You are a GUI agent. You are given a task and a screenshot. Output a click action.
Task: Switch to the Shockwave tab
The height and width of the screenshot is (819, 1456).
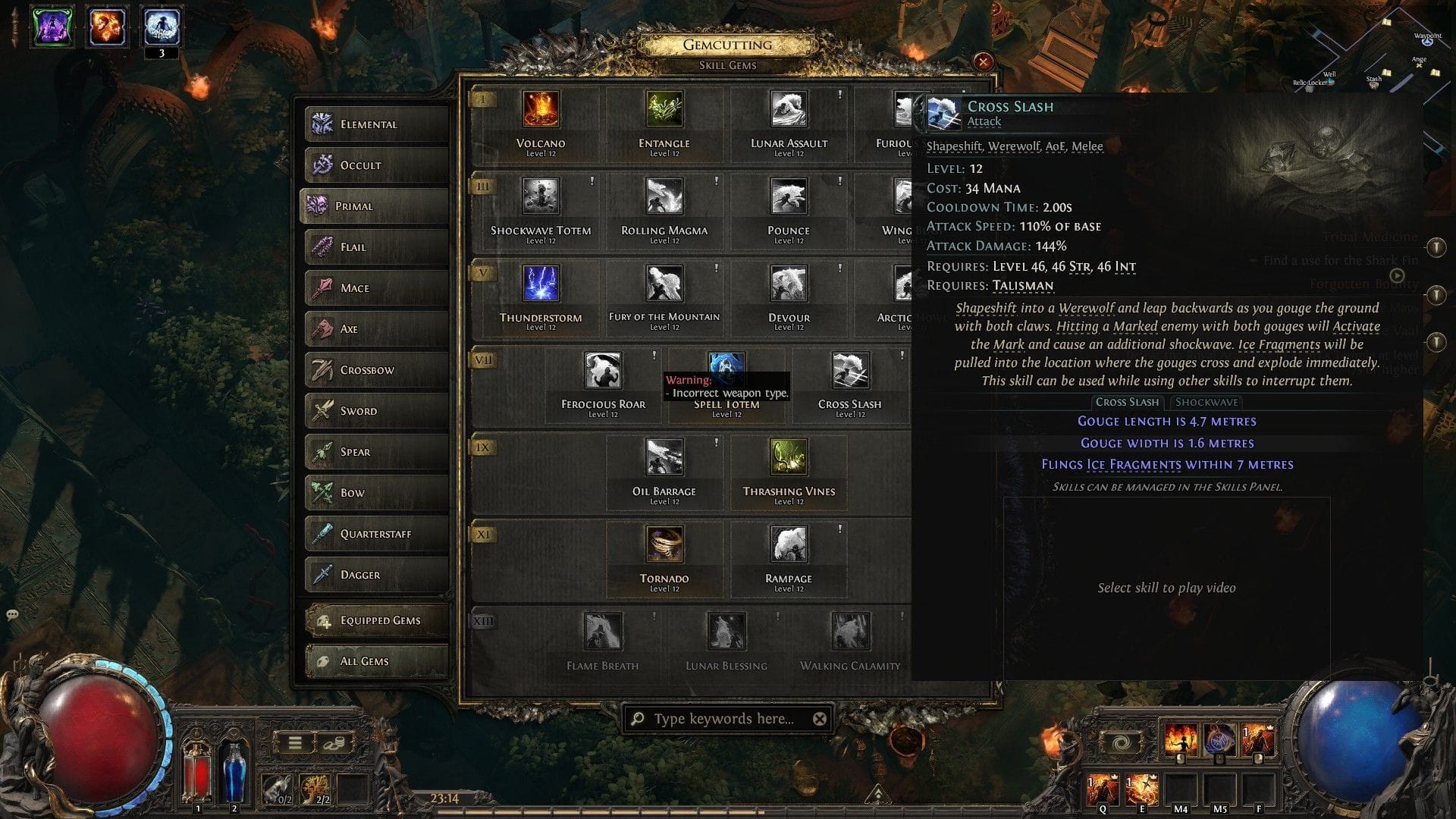point(1206,402)
